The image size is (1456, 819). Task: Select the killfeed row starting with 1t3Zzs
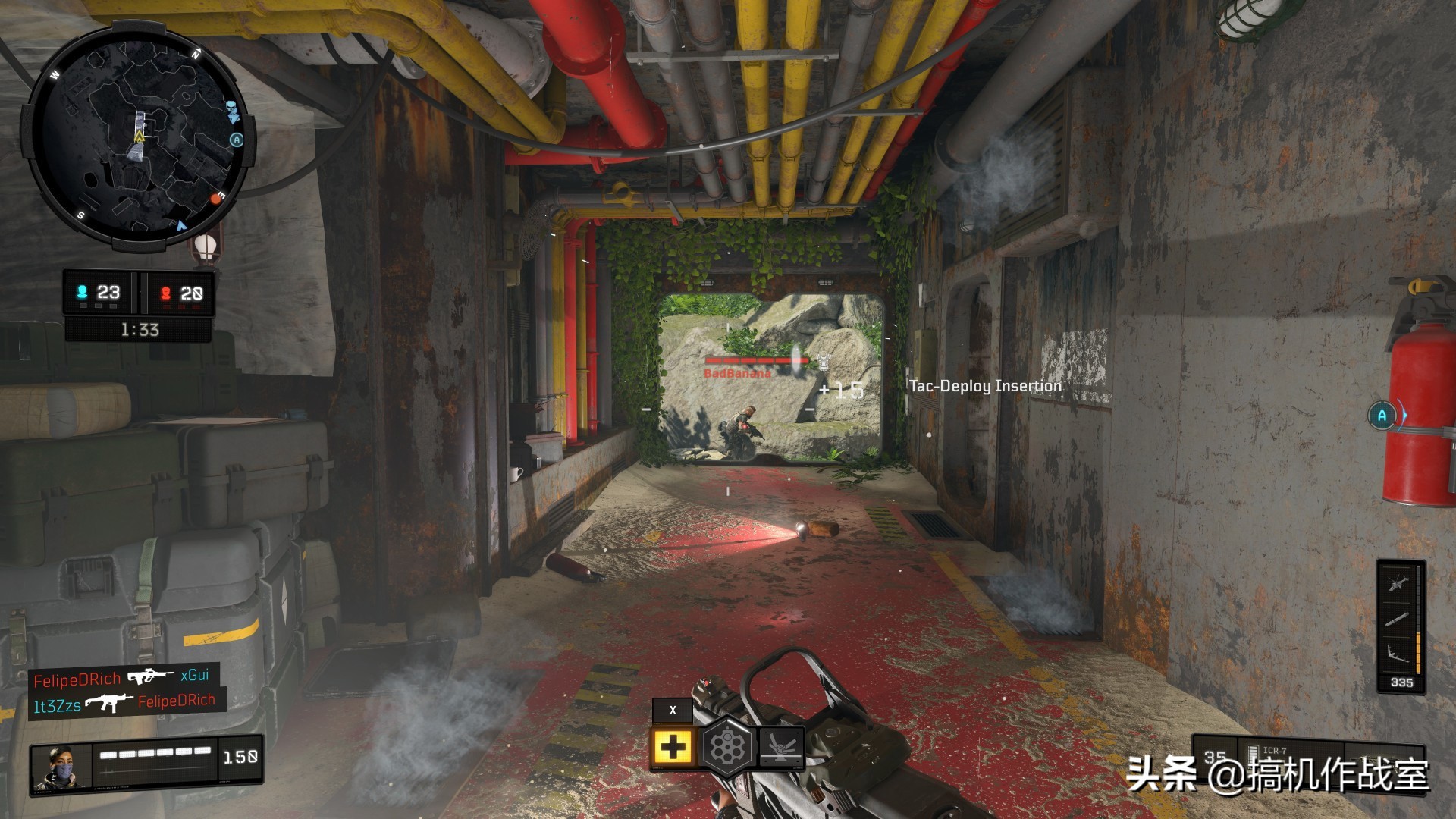[x=124, y=704]
